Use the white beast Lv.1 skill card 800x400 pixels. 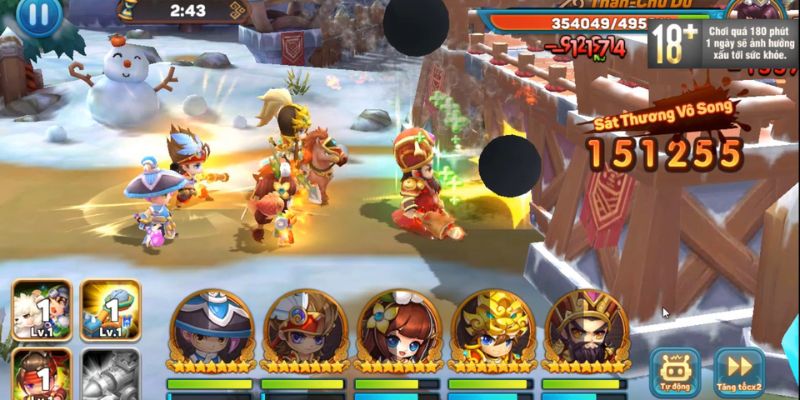[41, 310]
